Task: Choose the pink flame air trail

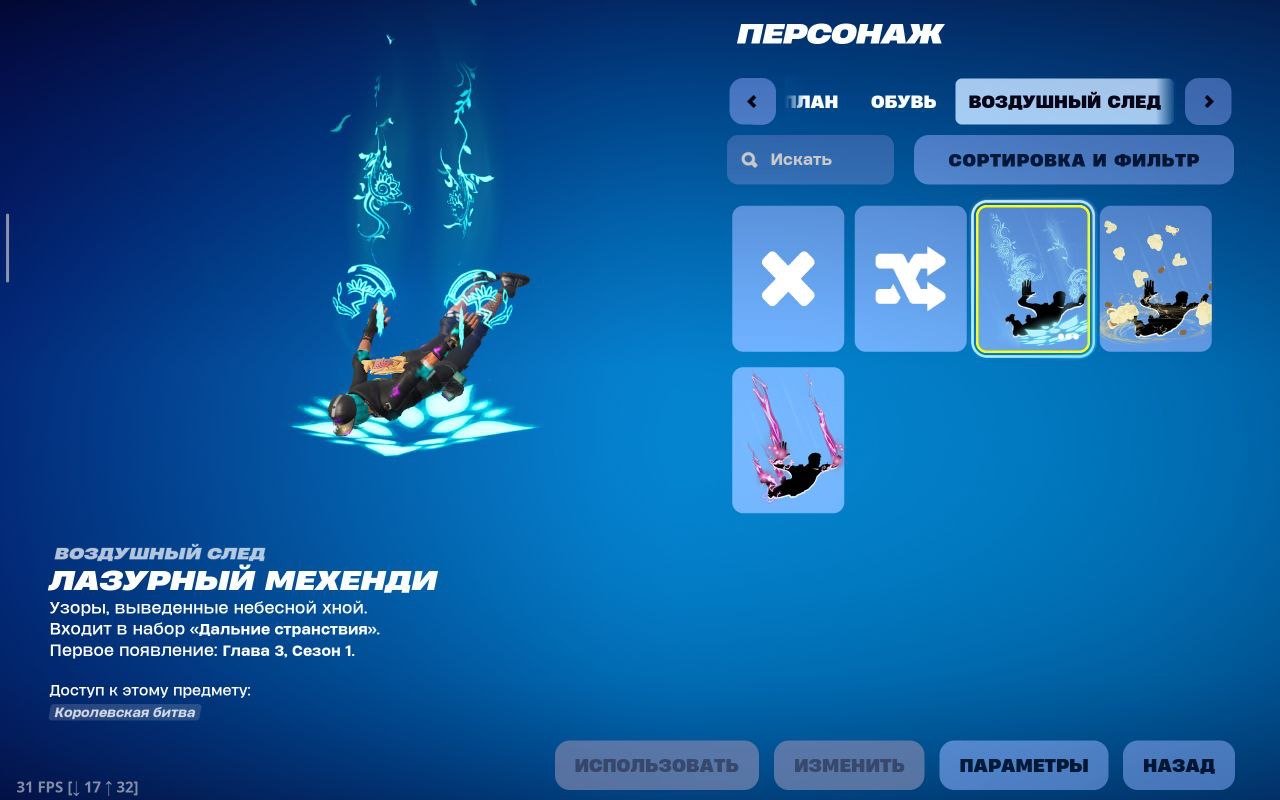Action: click(x=787, y=440)
